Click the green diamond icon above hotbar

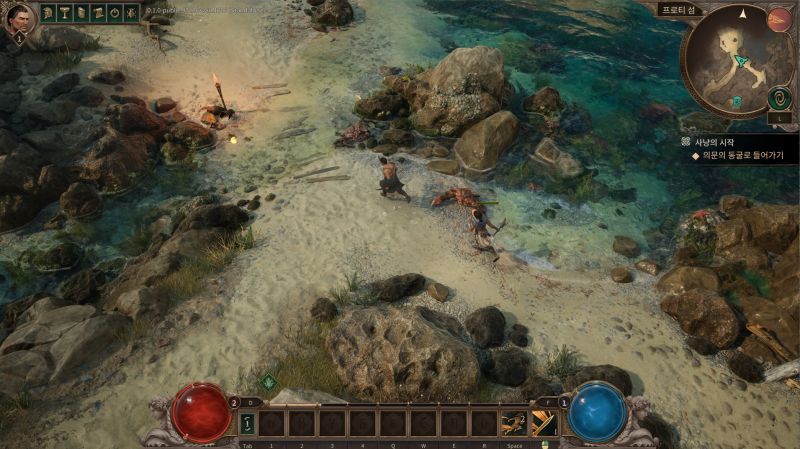pos(268,381)
